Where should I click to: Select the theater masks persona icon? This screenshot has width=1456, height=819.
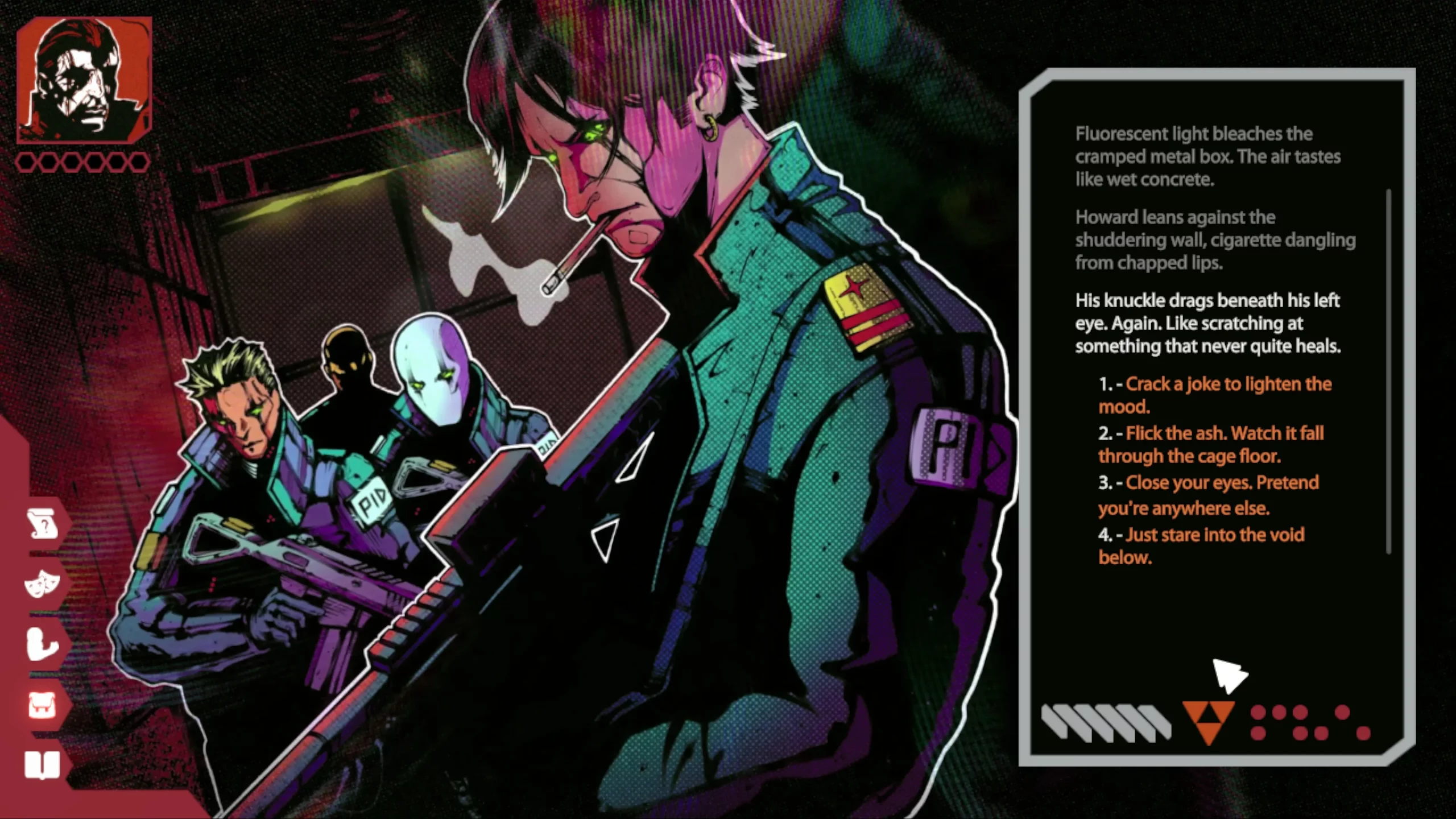[43, 584]
